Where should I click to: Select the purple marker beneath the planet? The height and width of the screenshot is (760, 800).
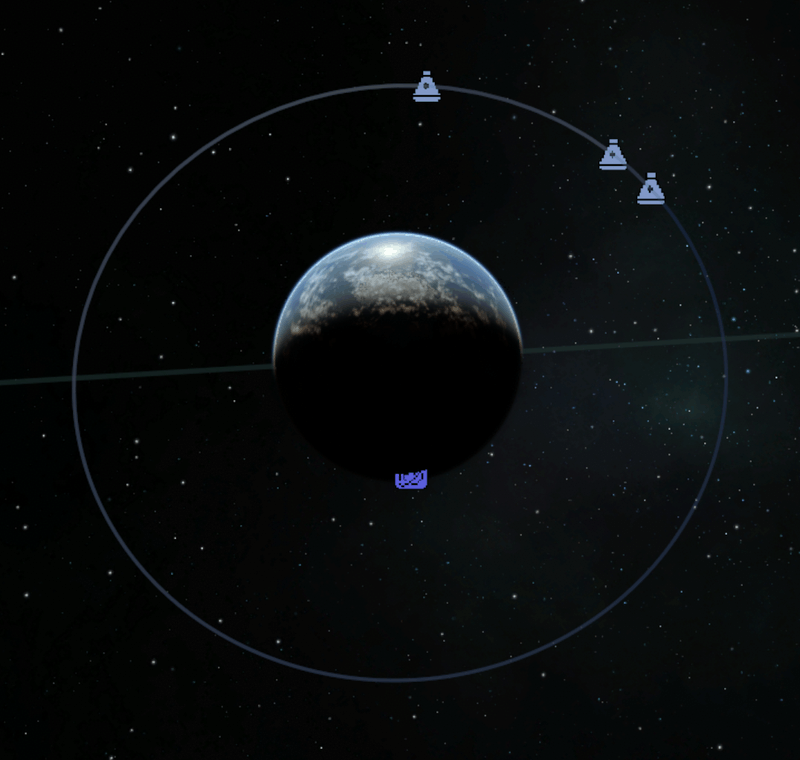click(x=411, y=480)
